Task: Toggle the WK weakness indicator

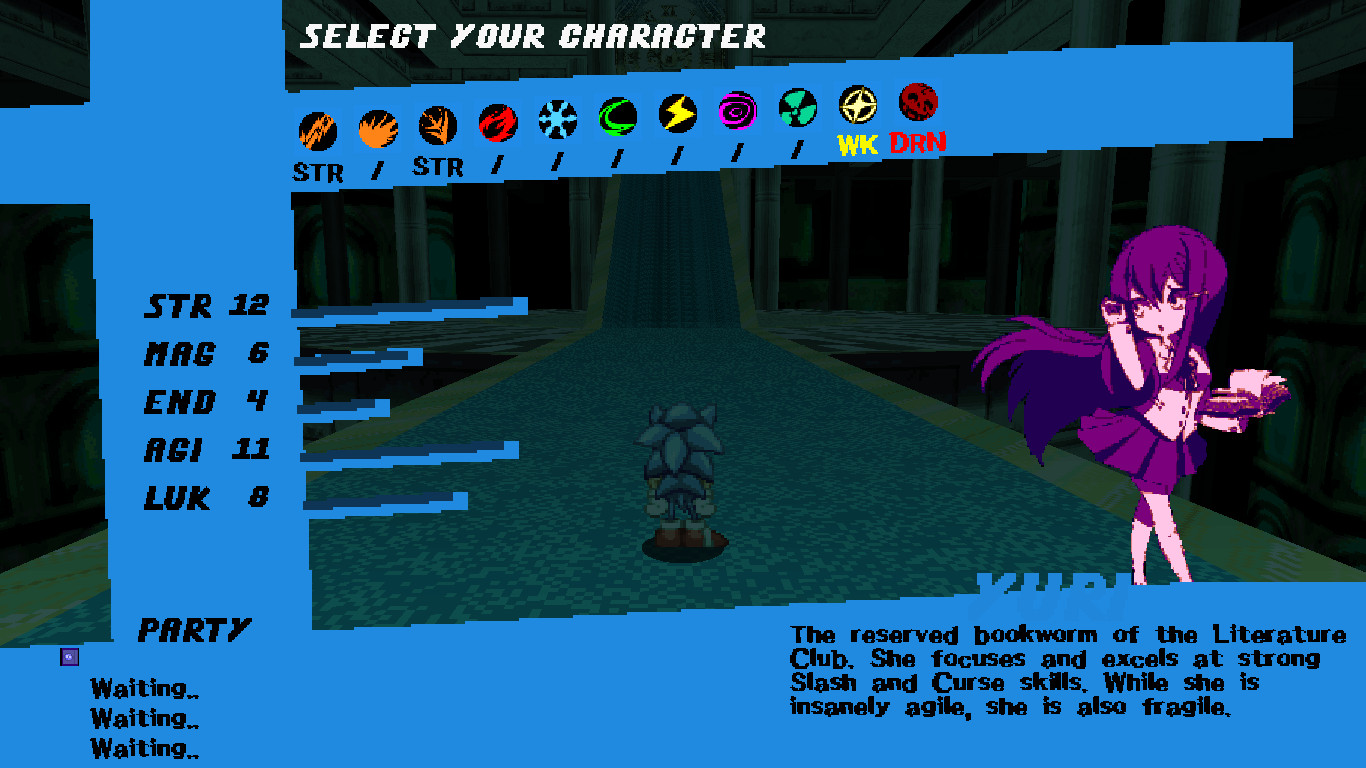Action: click(857, 142)
